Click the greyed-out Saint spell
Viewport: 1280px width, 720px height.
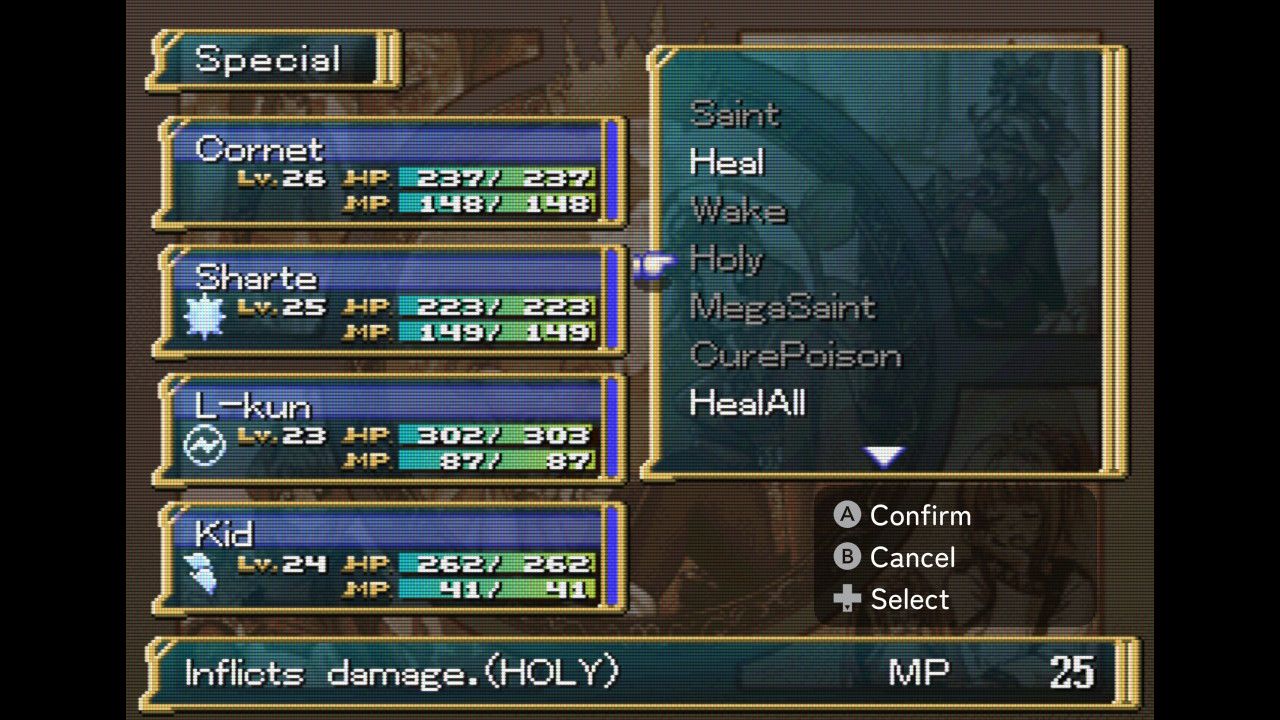[735, 116]
